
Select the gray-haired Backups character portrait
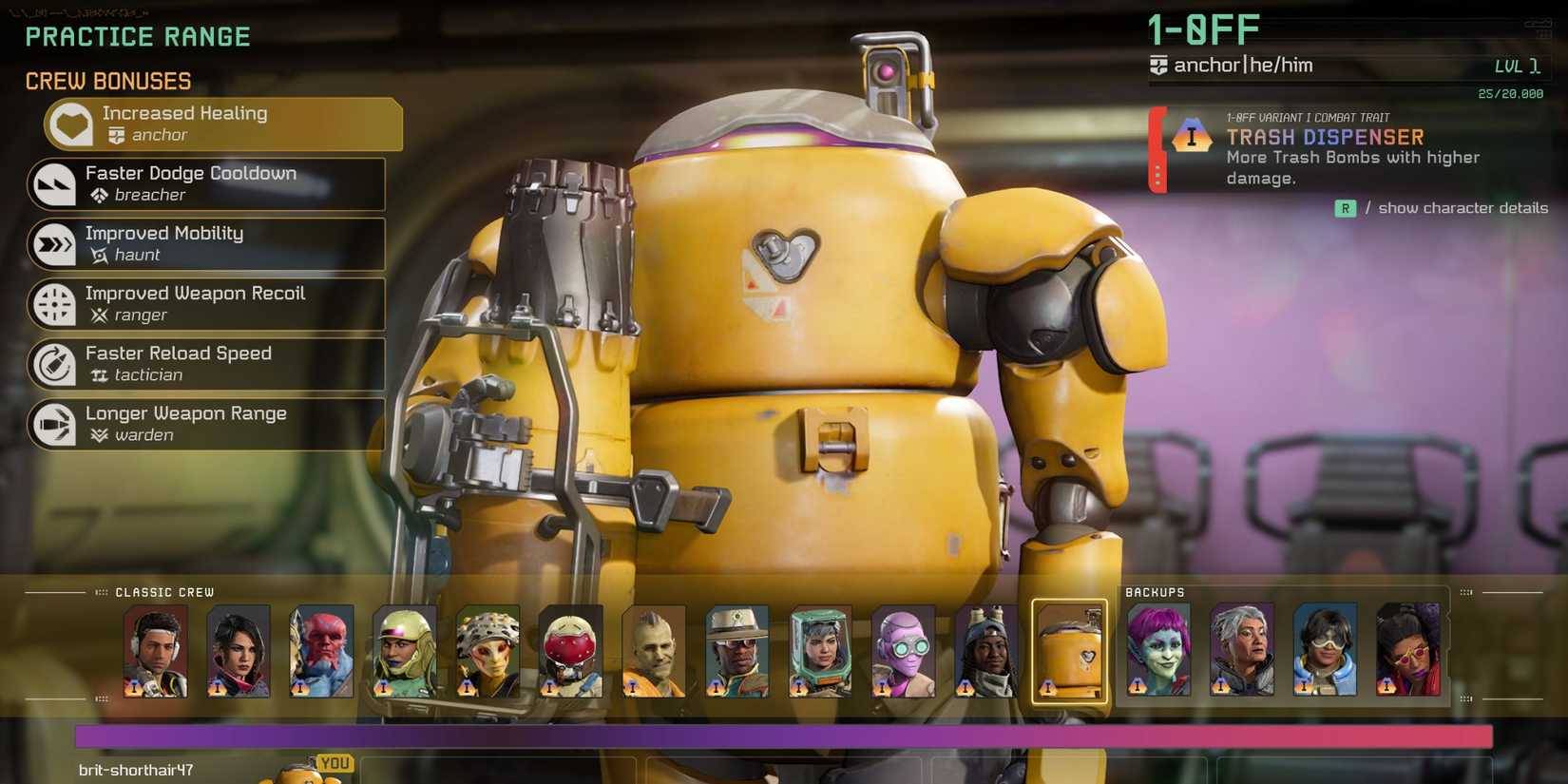1242,651
